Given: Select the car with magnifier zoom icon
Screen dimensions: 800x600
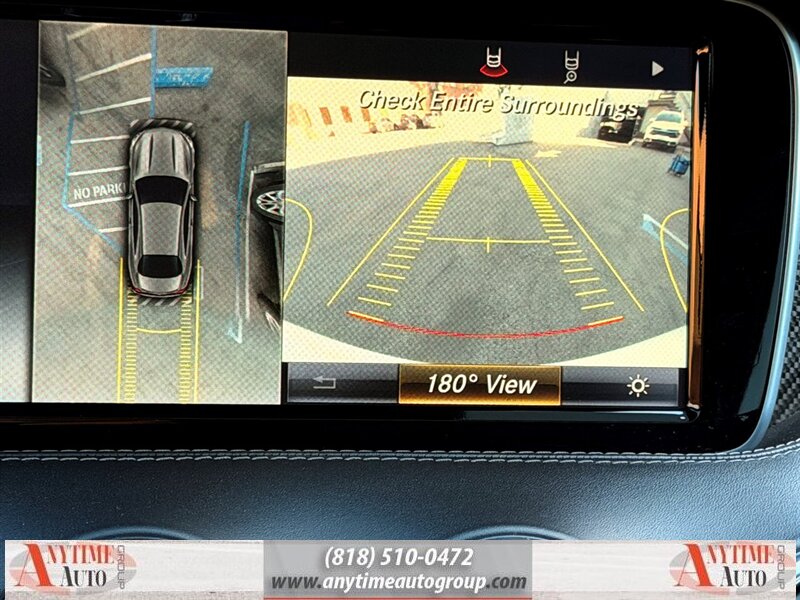Looking at the screenshot, I should click(x=573, y=66).
